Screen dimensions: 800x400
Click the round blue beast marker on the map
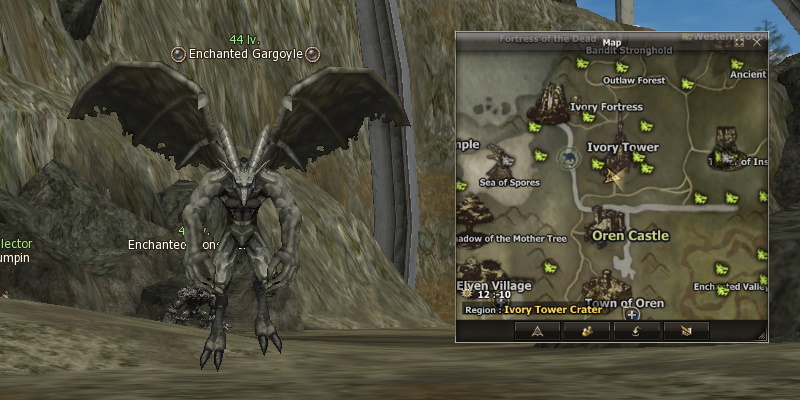[x=569, y=158]
